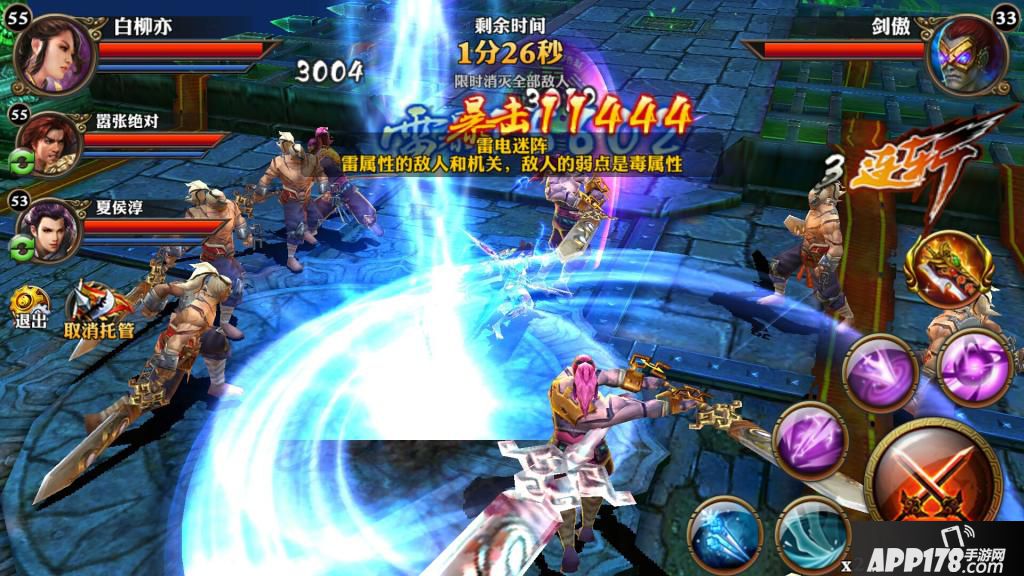Cast the purple glowing orb skill
This screenshot has width=1024, height=576.
click(x=974, y=367)
